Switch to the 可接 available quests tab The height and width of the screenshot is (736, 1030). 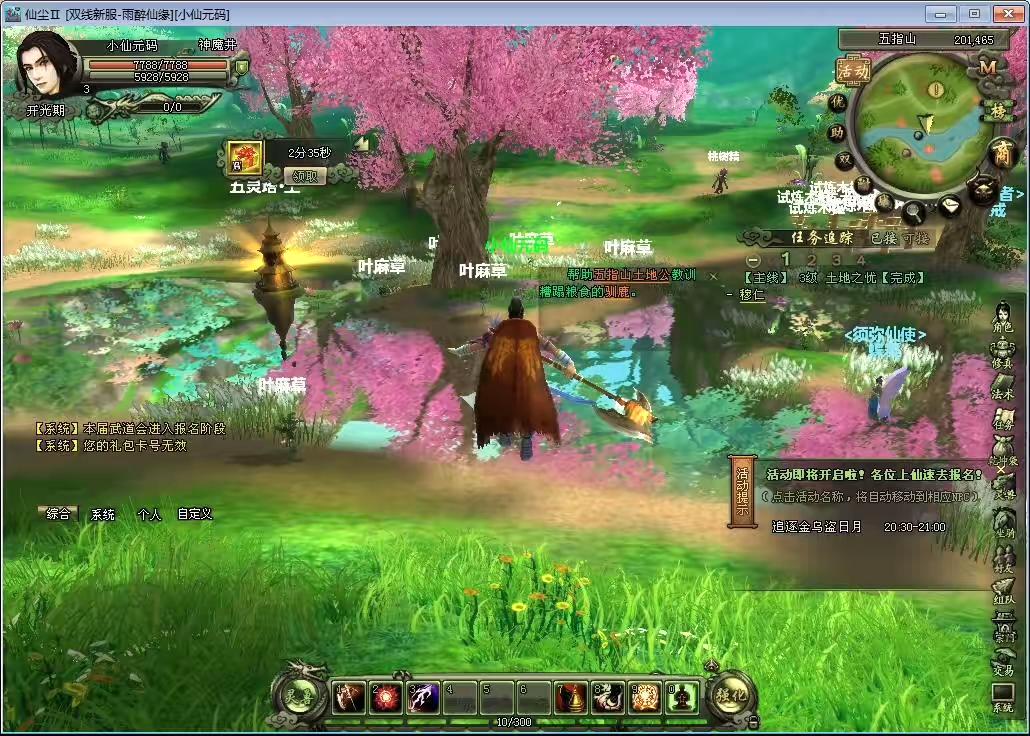[x=916, y=238]
